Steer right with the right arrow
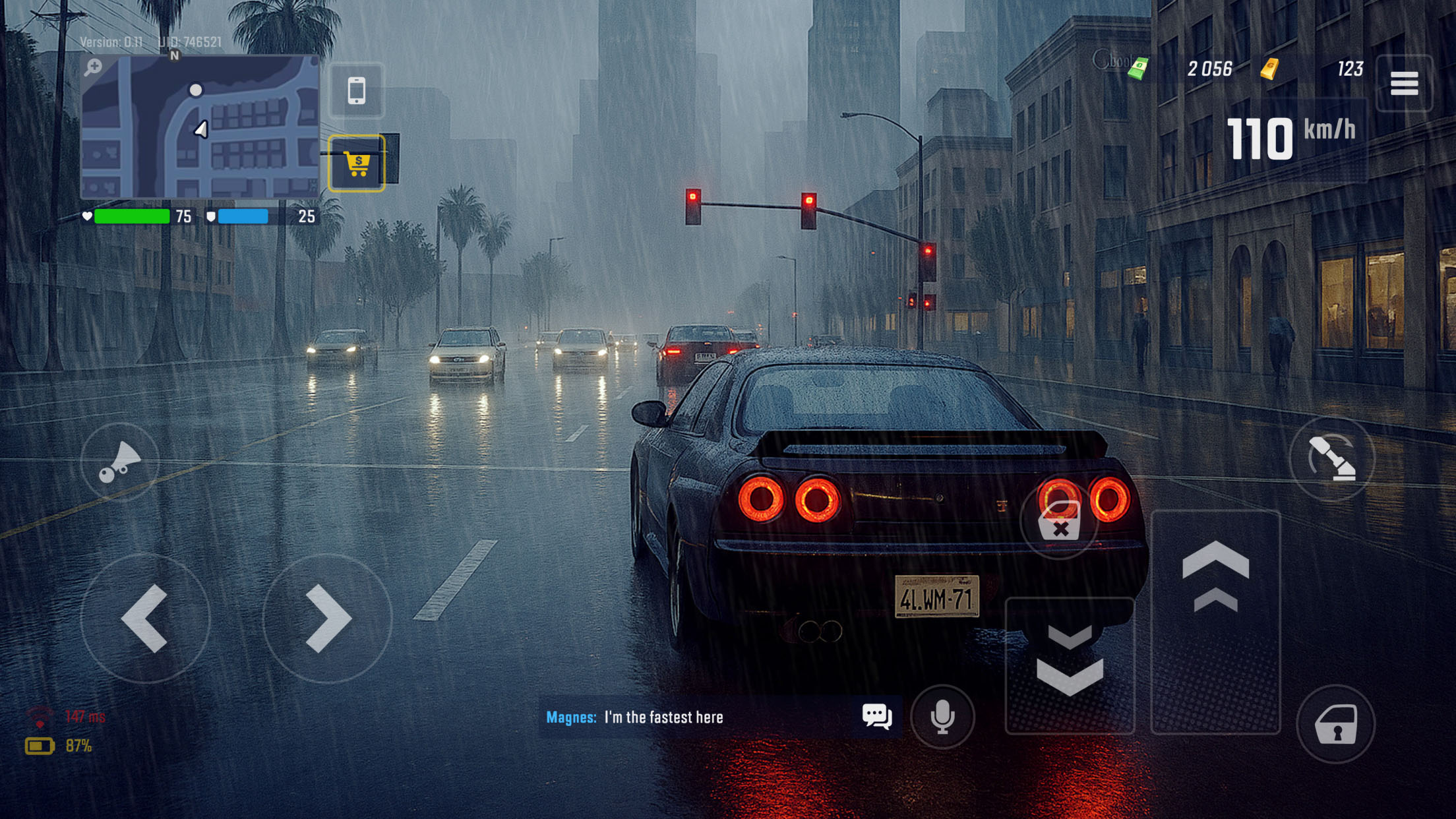The image size is (1456, 819). [327, 618]
